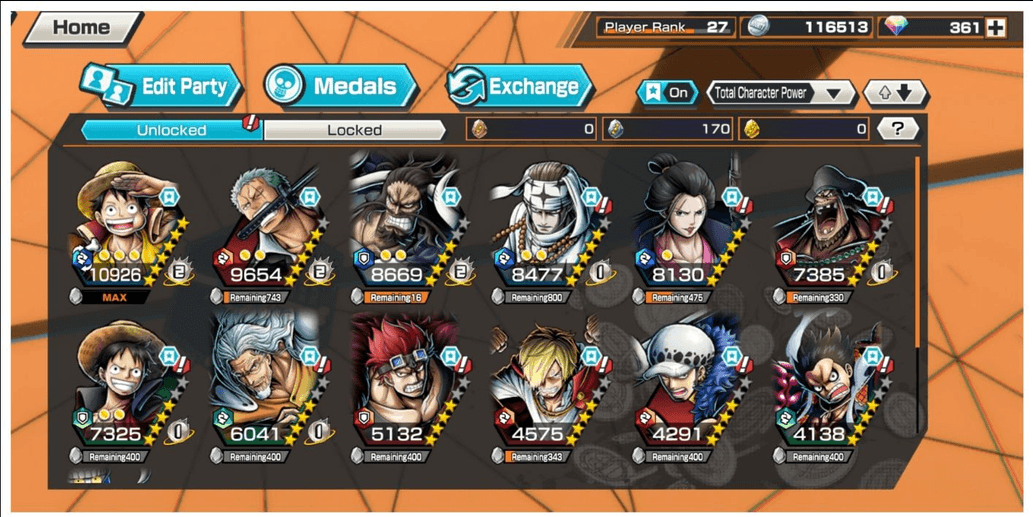This screenshot has height=517, width=1033.
Task: Open the Medals menu
Action: coord(341,86)
